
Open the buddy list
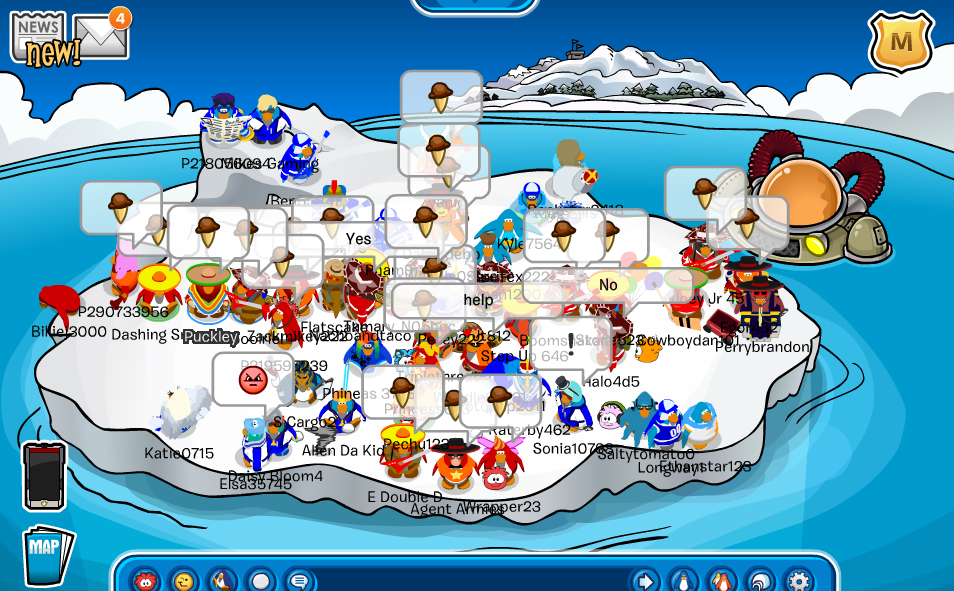pyautogui.click(x=721, y=580)
